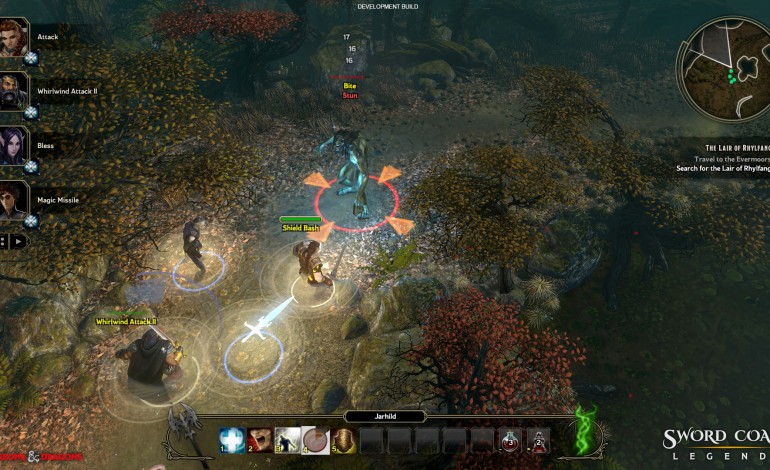The width and height of the screenshot is (770, 470).
Task: Drink the round red potion
Action: [x=510, y=440]
